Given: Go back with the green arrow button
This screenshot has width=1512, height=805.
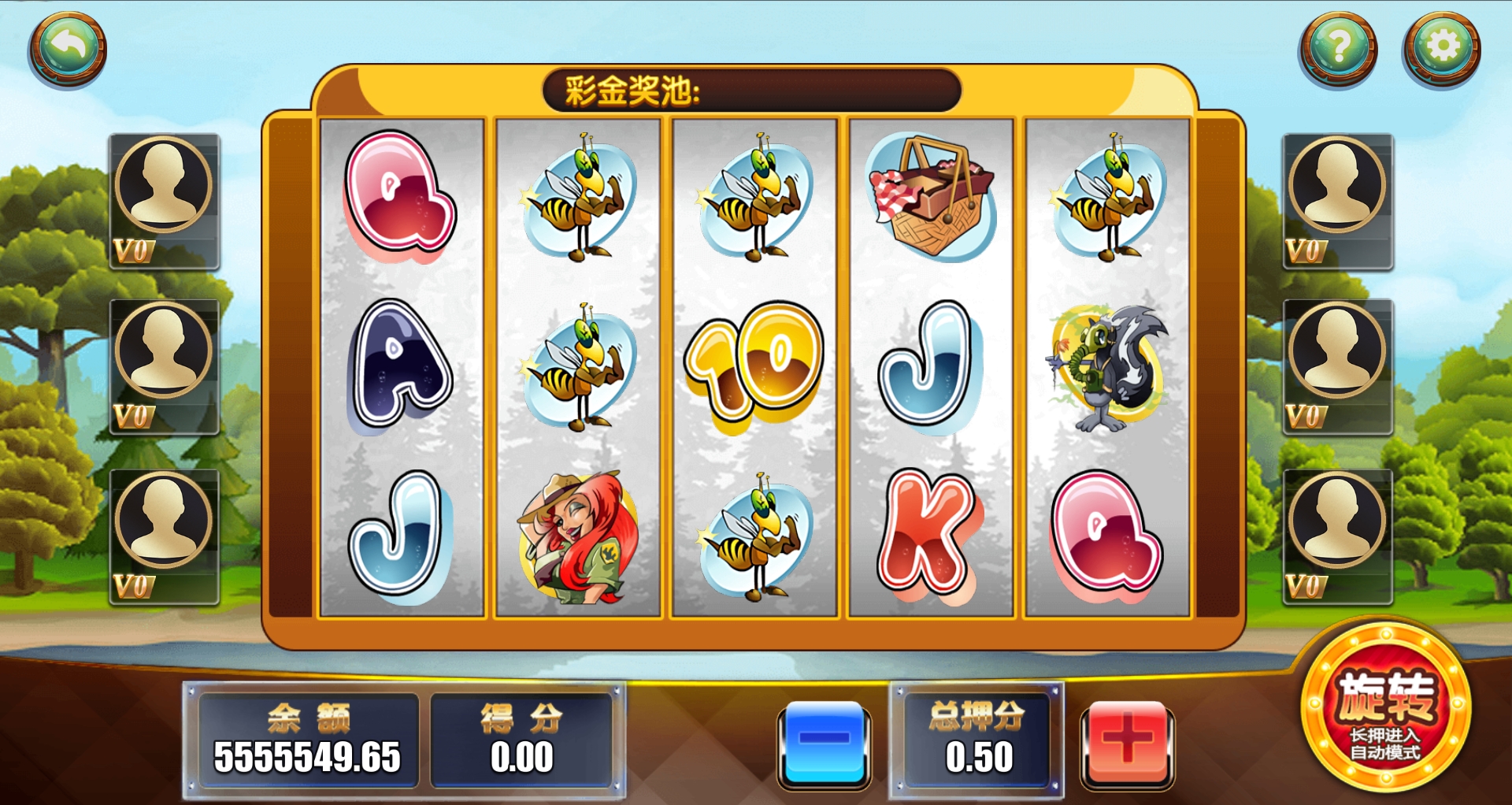Looking at the screenshot, I should [x=68, y=49].
